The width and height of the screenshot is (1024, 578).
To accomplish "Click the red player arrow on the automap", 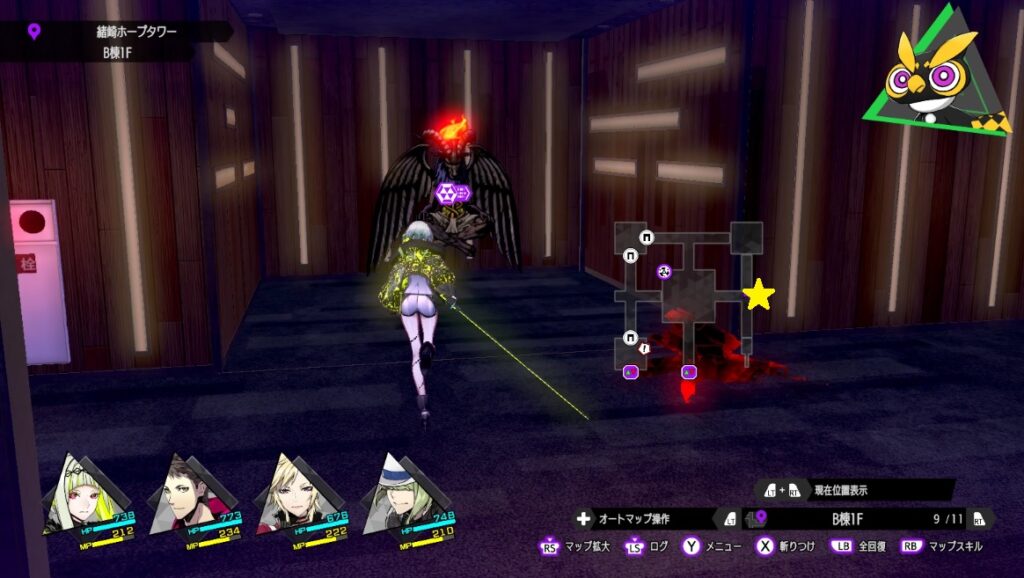I will (686, 389).
